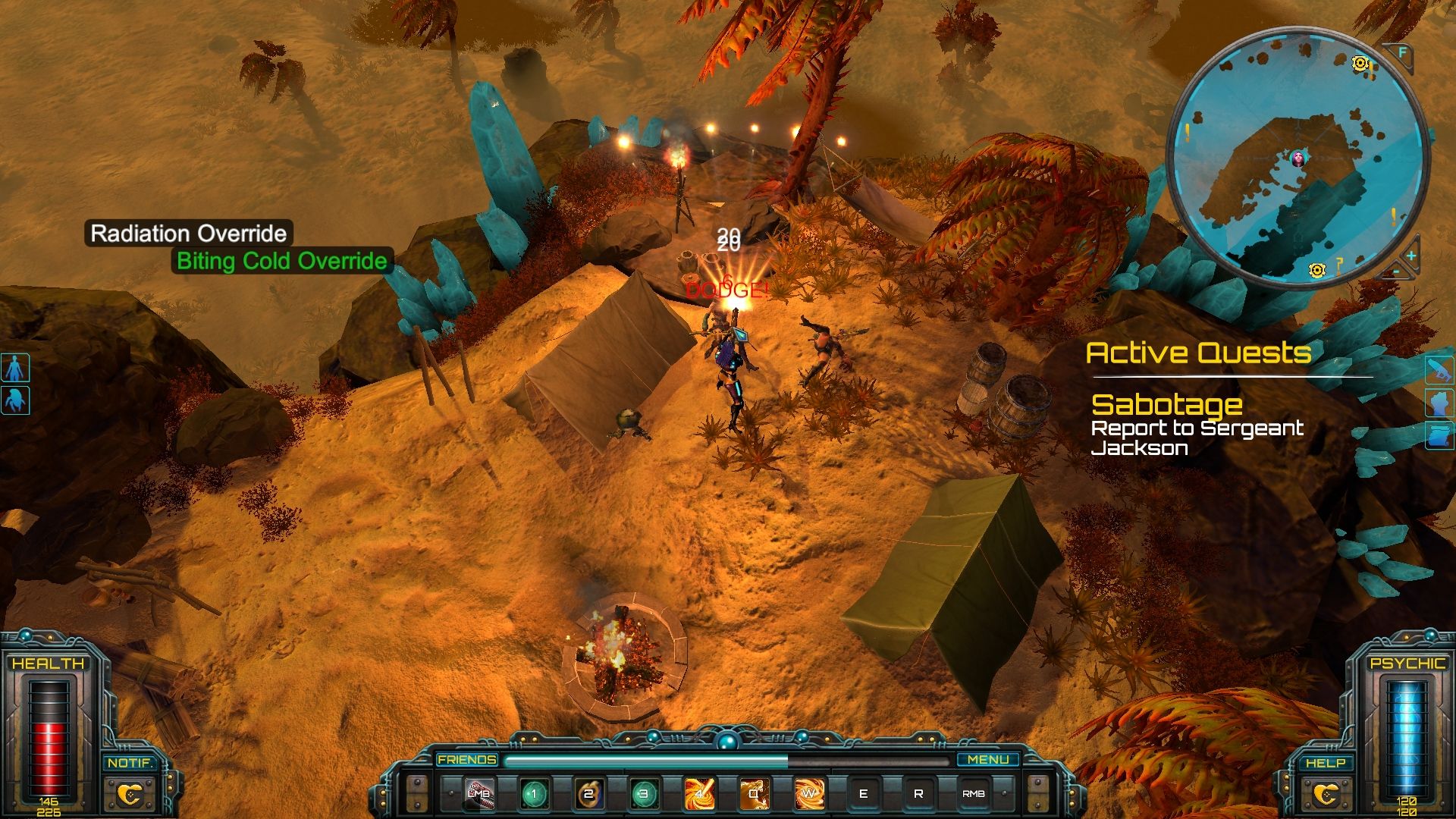Click the minimap
The image size is (1456, 819).
click(1297, 159)
